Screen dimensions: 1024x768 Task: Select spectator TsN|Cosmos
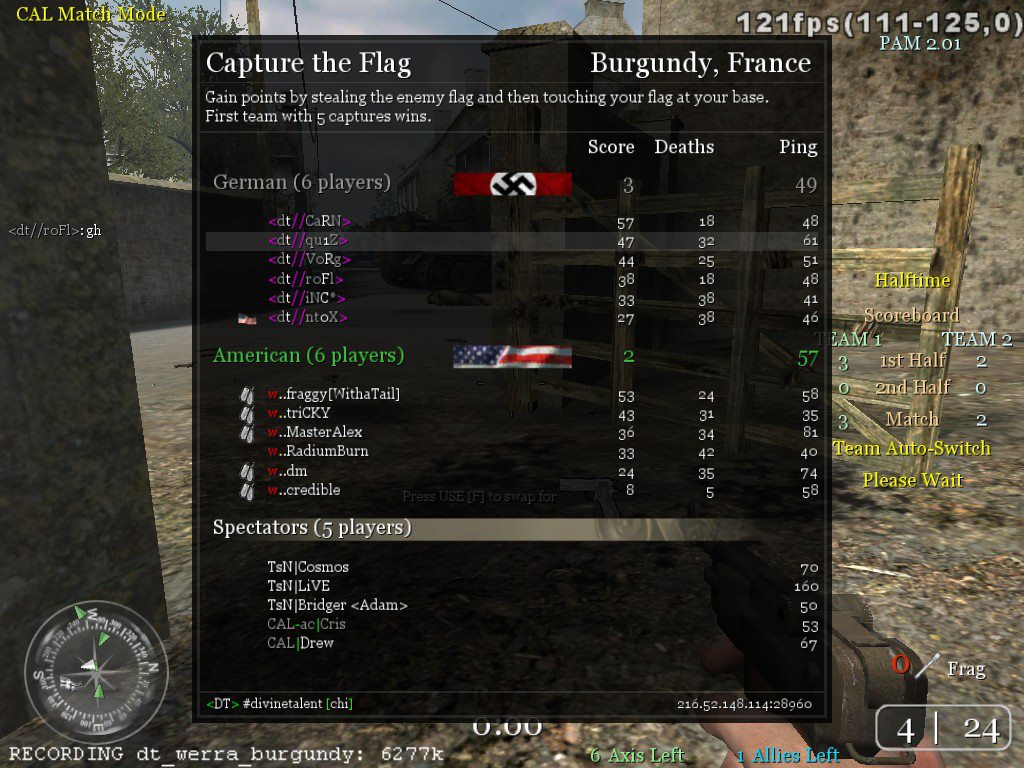pyautogui.click(x=308, y=567)
